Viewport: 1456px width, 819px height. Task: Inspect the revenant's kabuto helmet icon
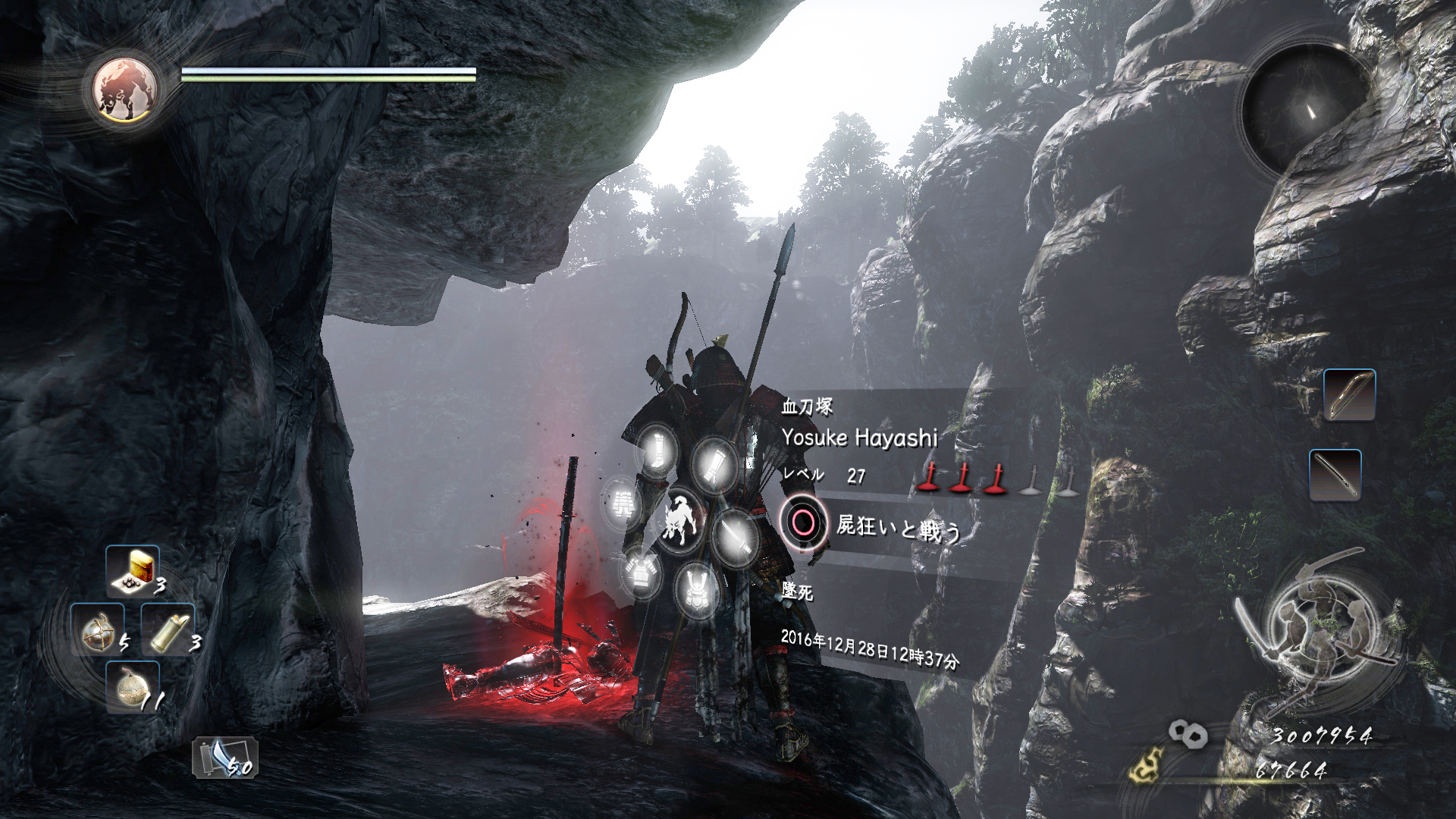click(x=697, y=589)
